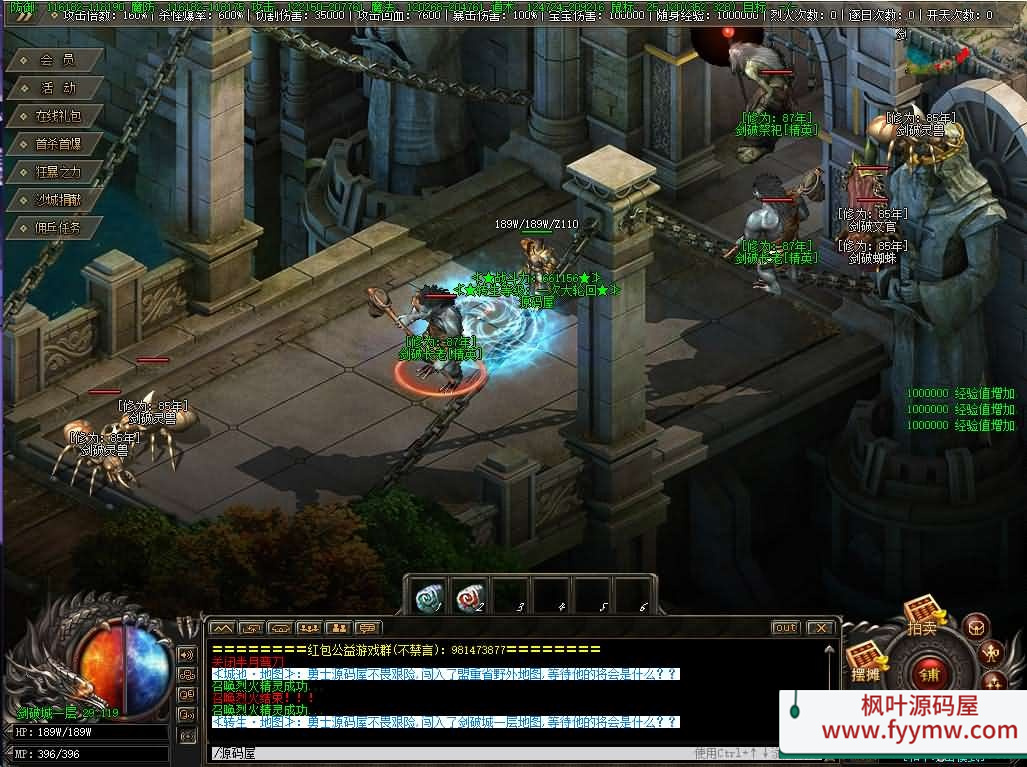Claim the 在线礼包 online gift pack

[x=56, y=116]
